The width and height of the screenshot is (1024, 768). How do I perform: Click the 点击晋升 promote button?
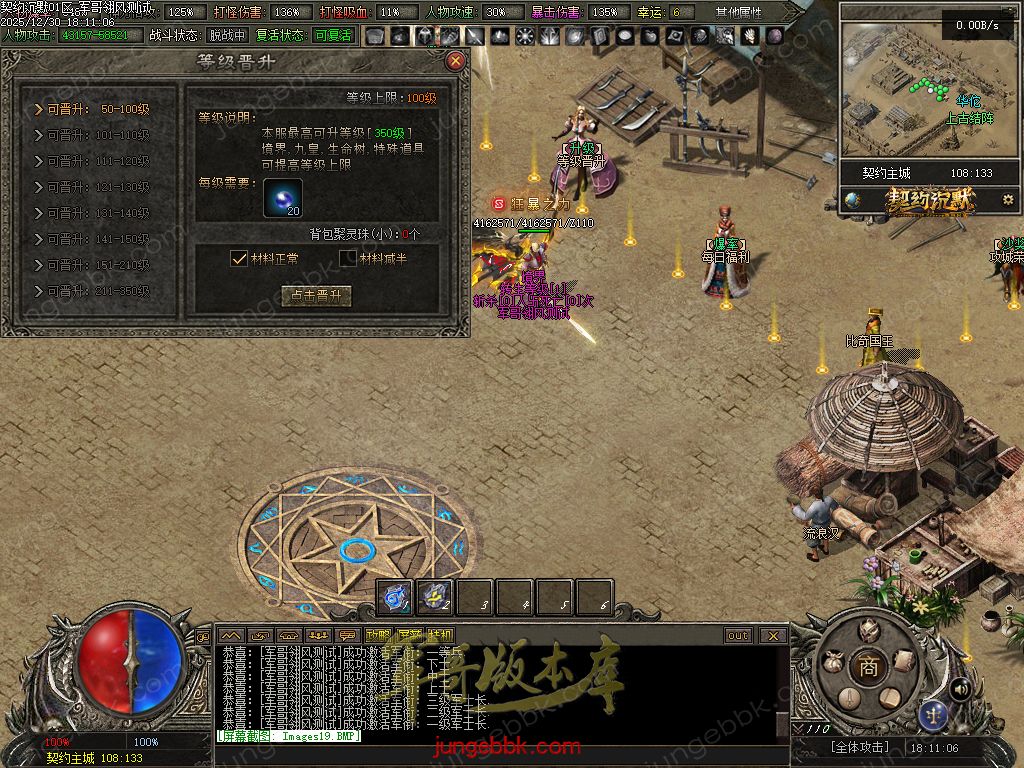tap(316, 296)
